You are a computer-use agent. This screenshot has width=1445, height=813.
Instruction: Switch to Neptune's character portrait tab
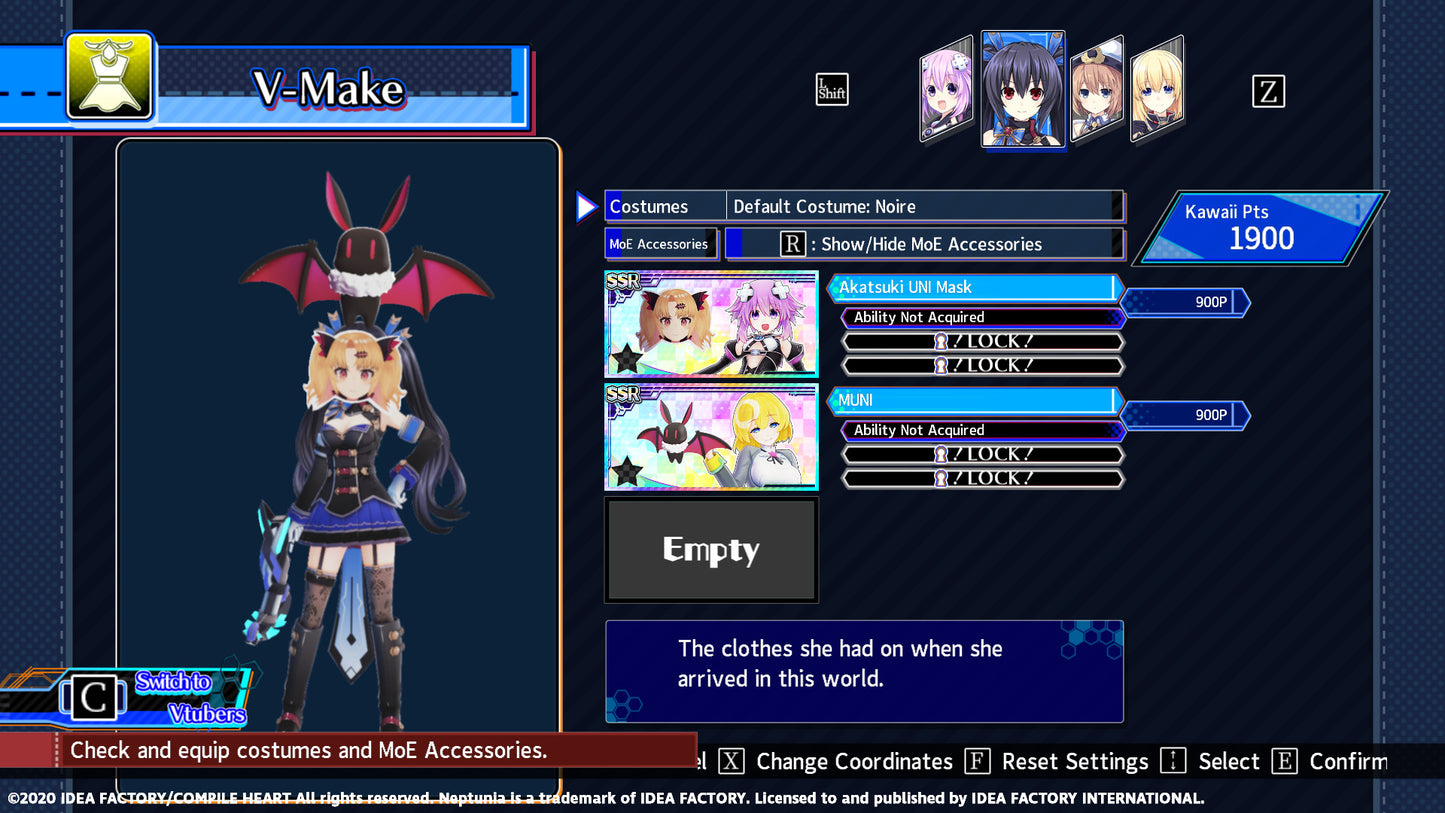point(944,88)
